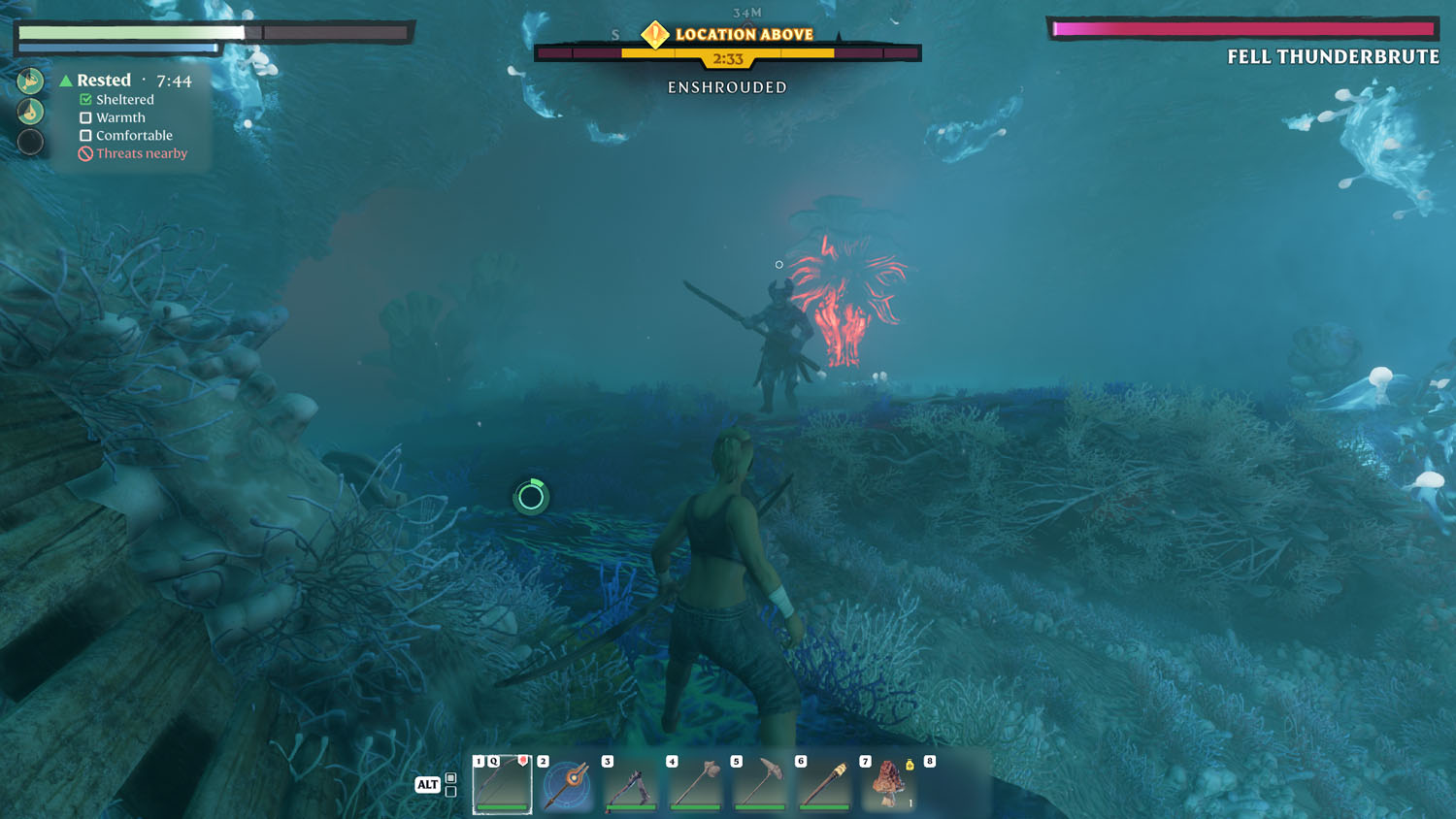This screenshot has width=1456, height=819.
Task: Inspect the chalice food buff icon
Action: pyautogui.click(x=30, y=81)
